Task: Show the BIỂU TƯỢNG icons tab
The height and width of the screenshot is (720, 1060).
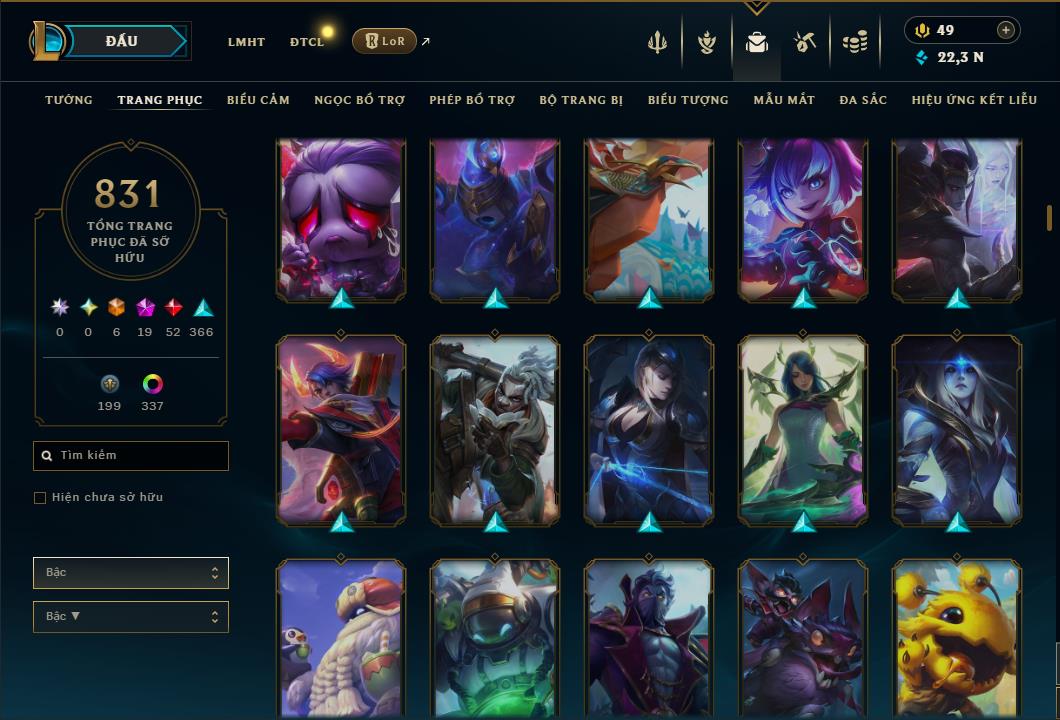Action: (x=688, y=100)
